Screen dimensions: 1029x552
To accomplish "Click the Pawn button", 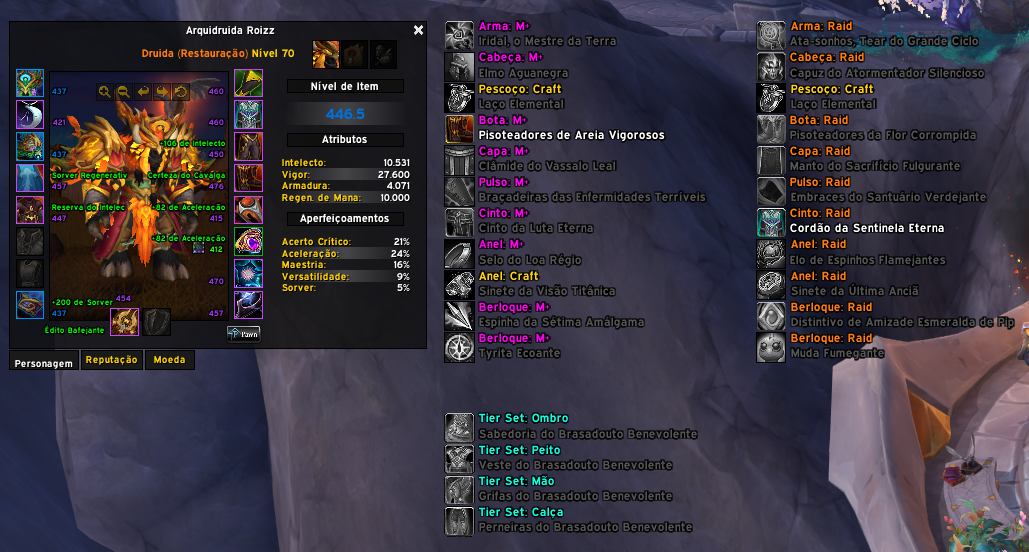I will coord(244,334).
